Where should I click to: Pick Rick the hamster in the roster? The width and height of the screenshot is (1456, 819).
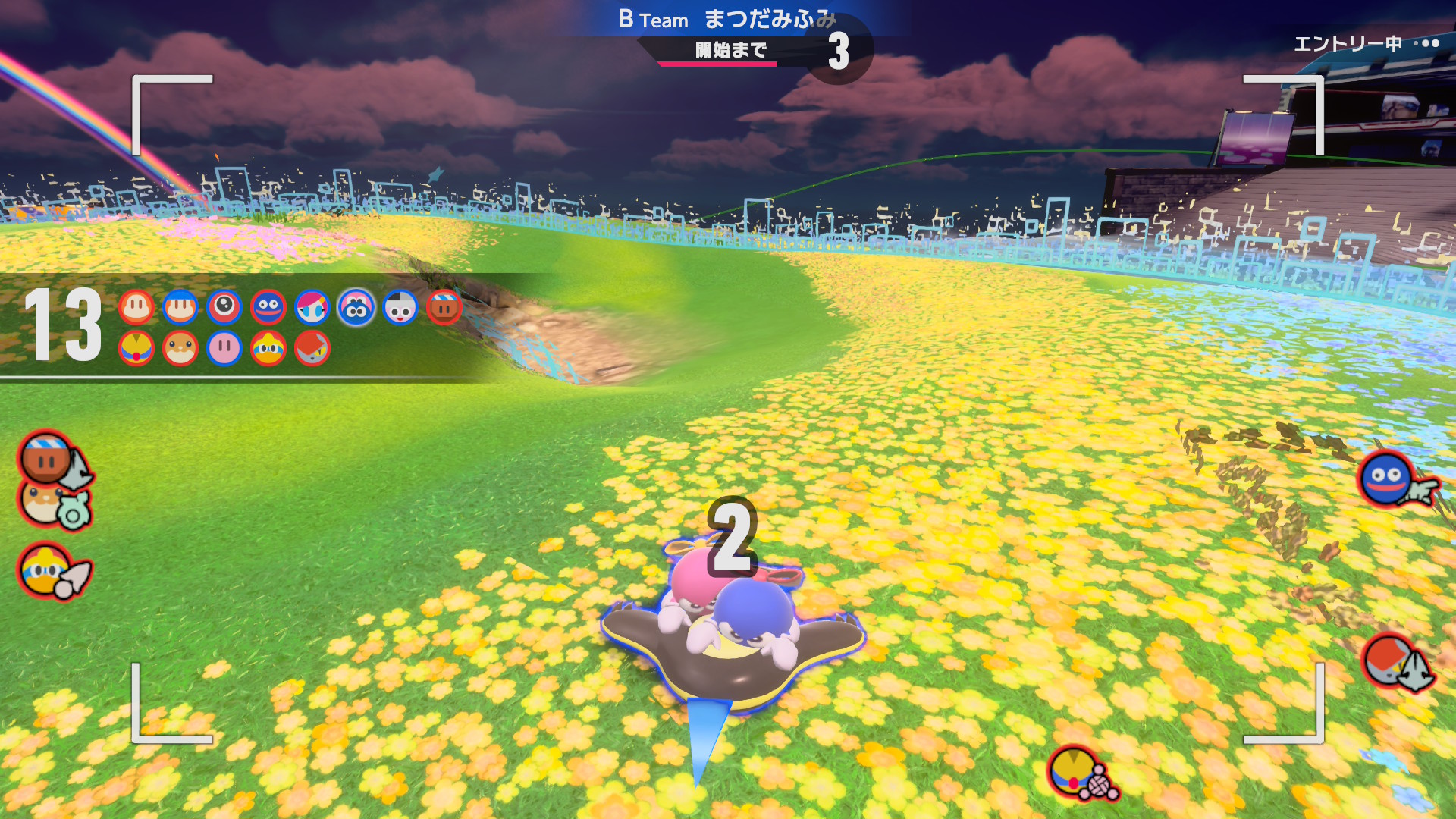(x=180, y=348)
